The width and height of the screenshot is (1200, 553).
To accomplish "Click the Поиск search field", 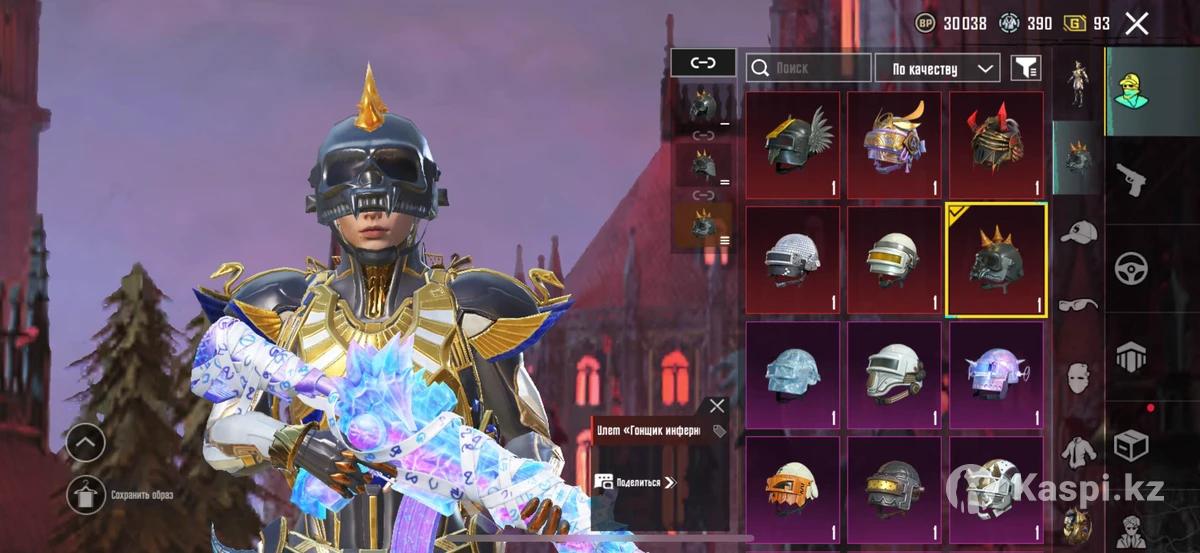I will (808, 68).
